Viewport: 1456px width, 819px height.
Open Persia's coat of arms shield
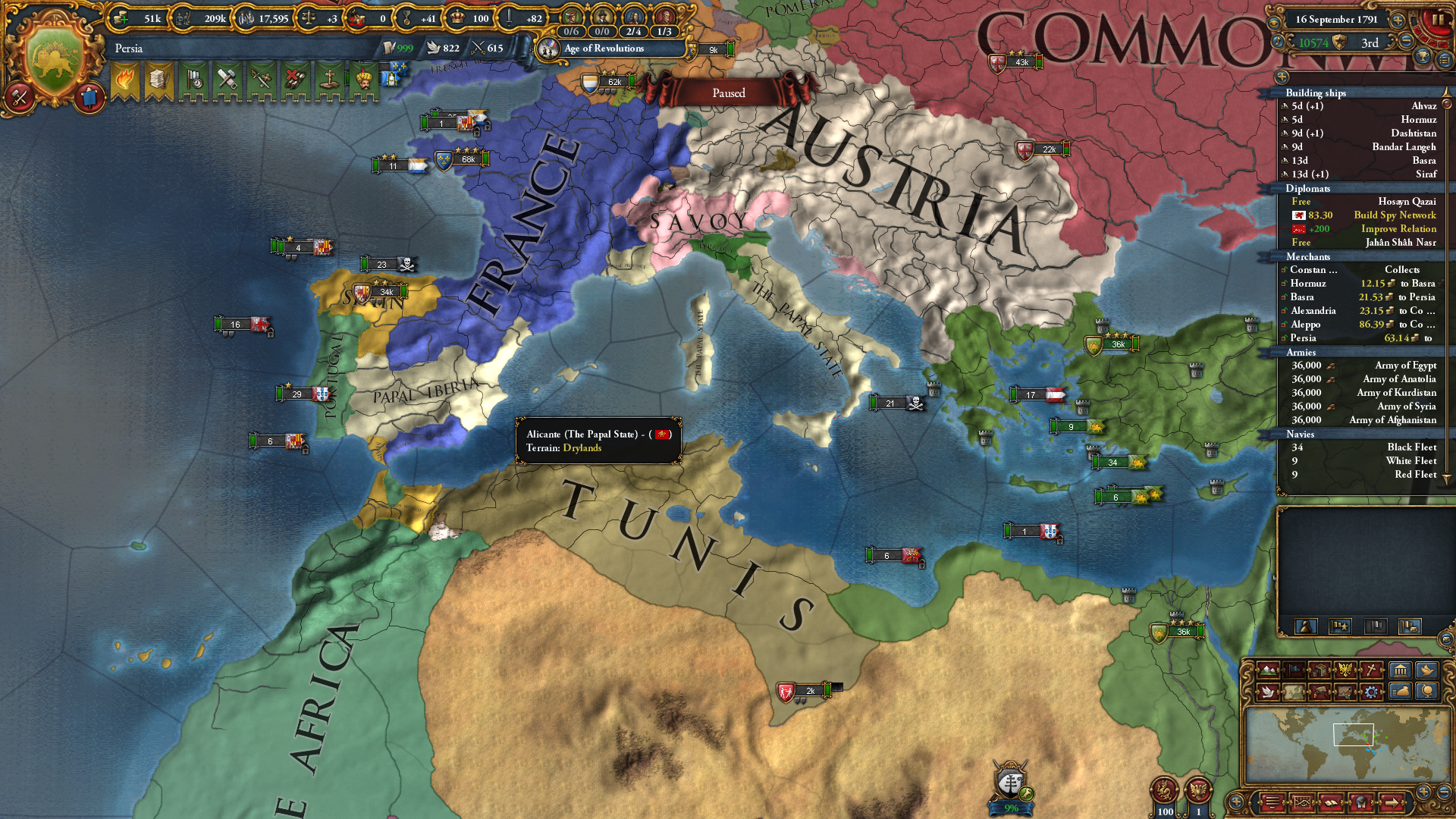coord(53,48)
